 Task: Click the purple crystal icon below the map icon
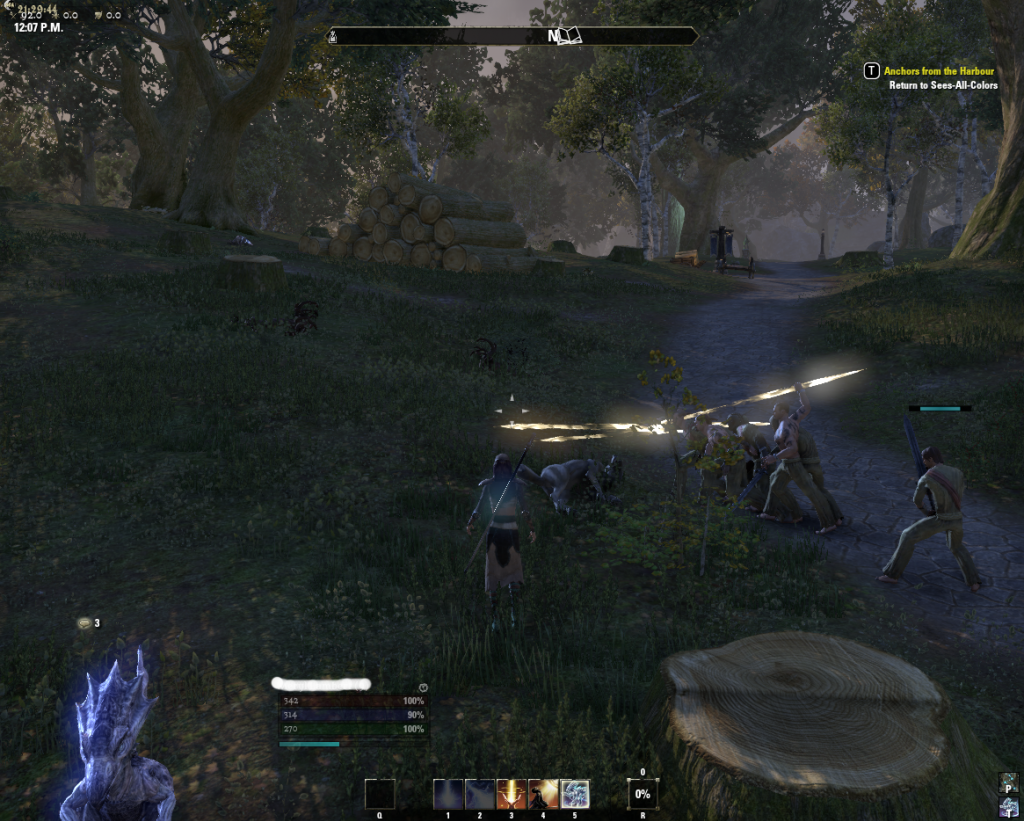pos(1008,807)
